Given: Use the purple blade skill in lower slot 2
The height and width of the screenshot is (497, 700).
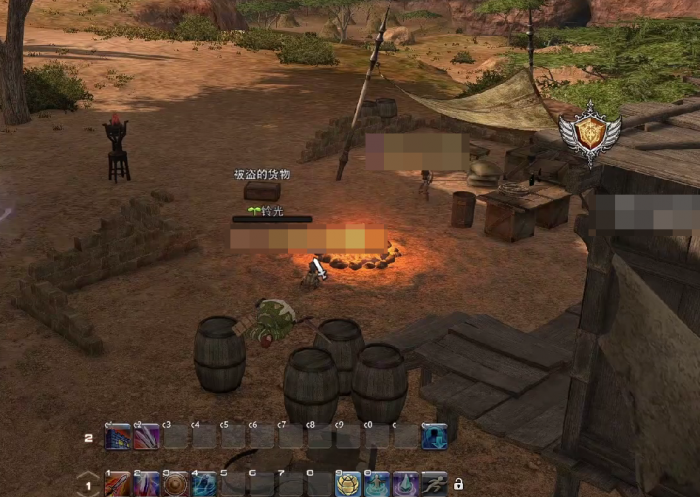Looking at the screenshot, I should point(147,484).
